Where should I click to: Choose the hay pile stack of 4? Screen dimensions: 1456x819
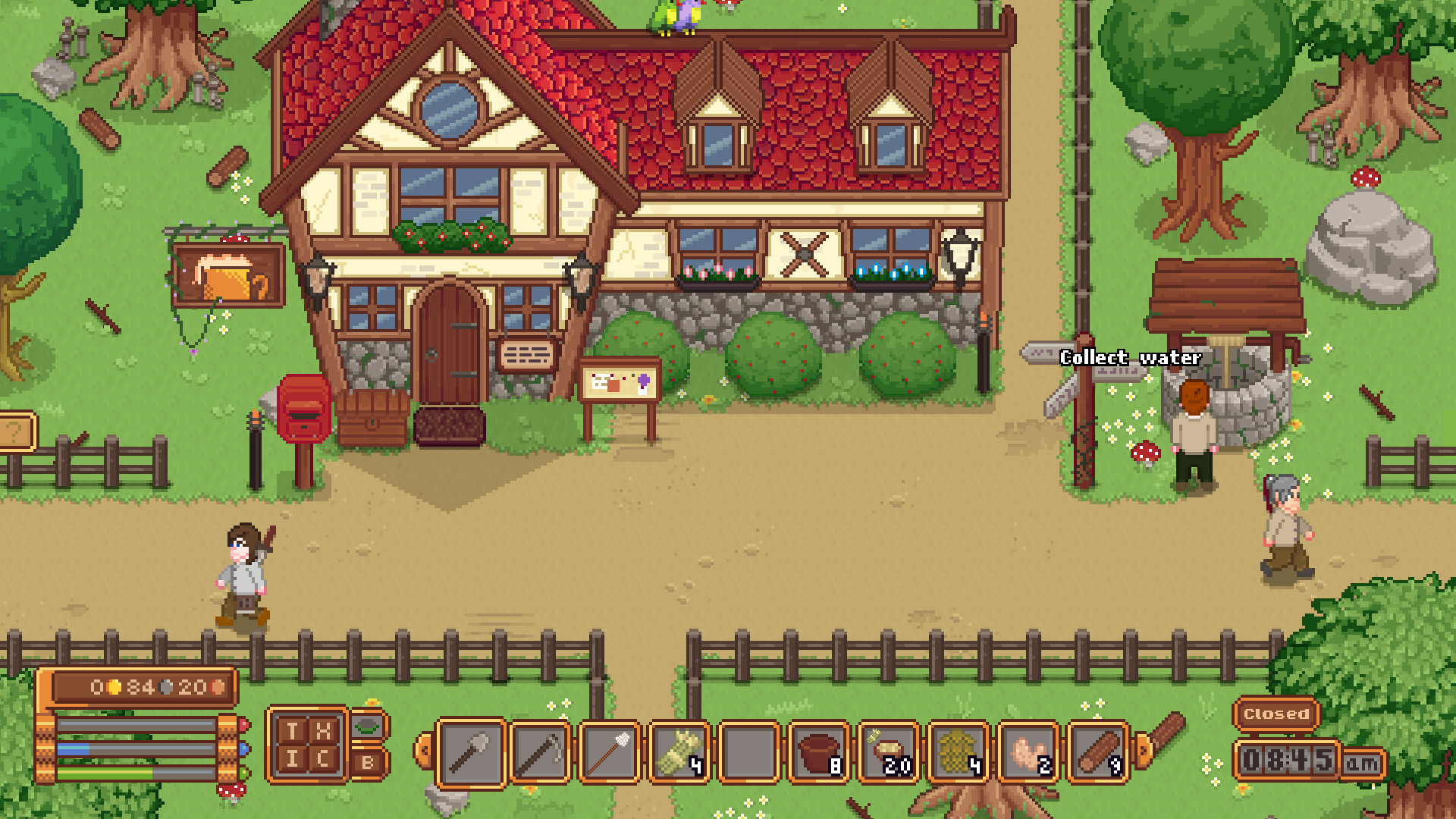pyautogui.click(x=959, y=753)
